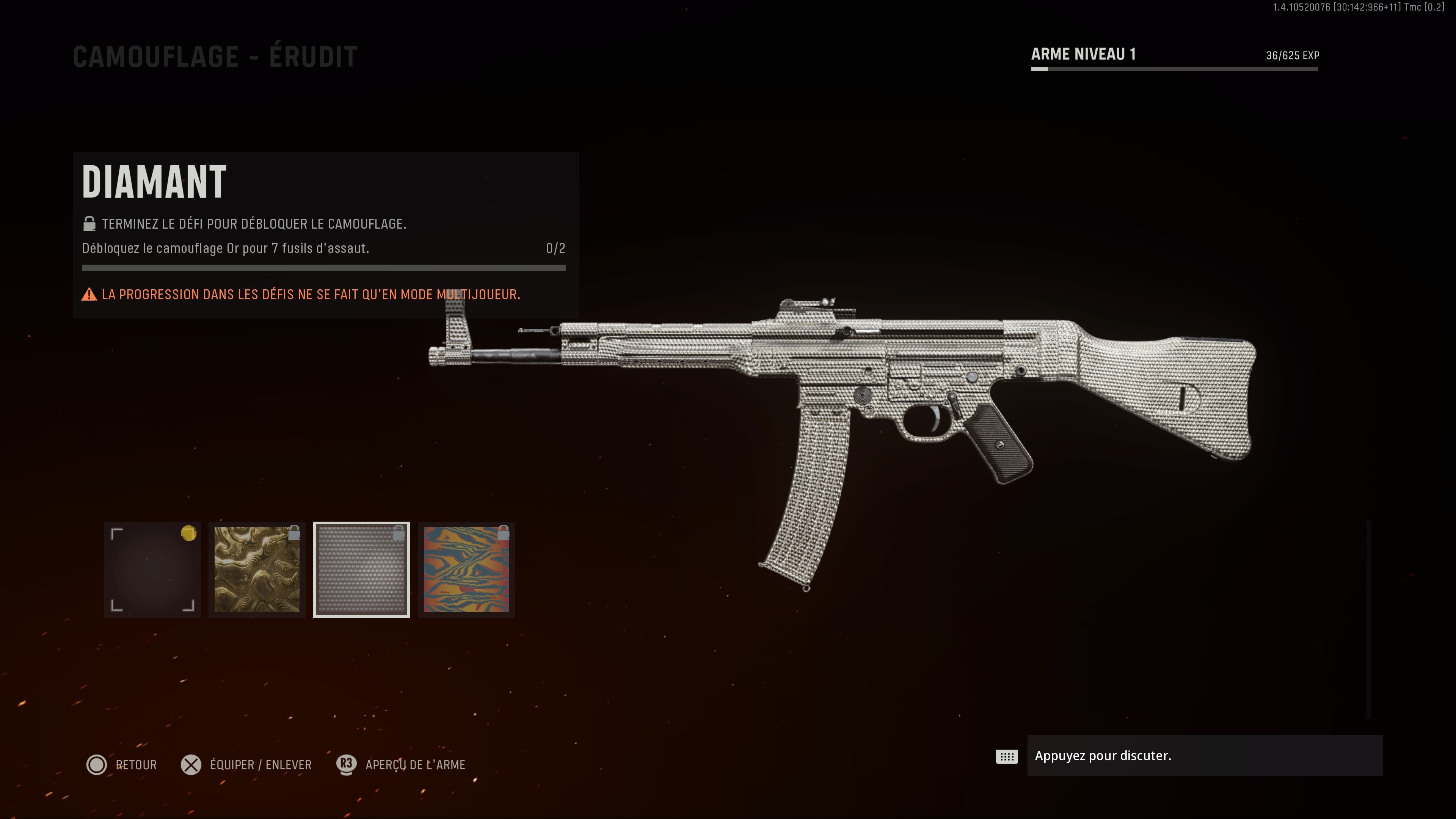The width and height of the screenshot is (1456, 819).
Task: Click the Appuyez pour discuter chat field
Action: click(1204, 756)
